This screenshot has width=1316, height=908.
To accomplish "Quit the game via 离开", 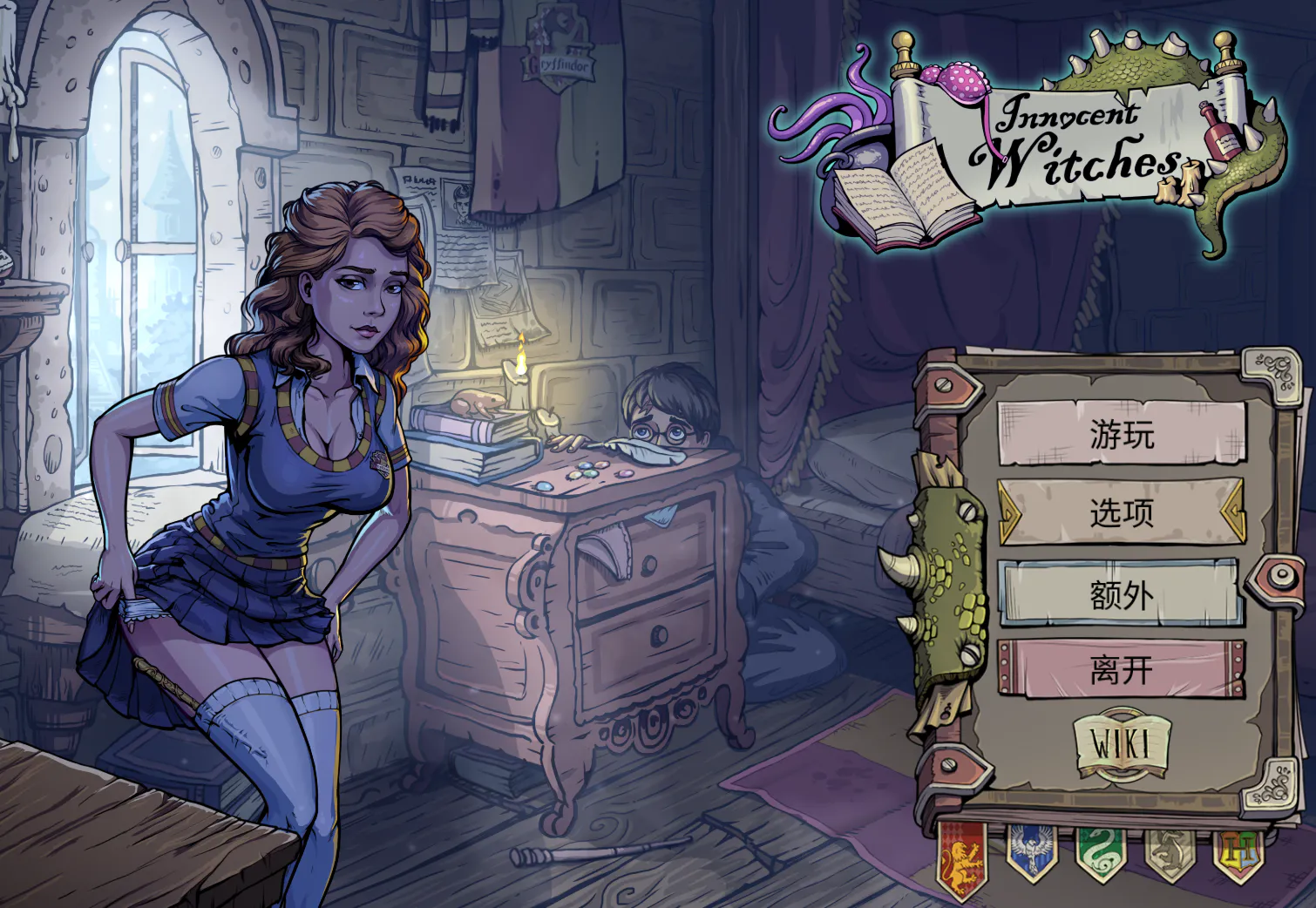I will pyautogui.click(x=1122, y=670).
